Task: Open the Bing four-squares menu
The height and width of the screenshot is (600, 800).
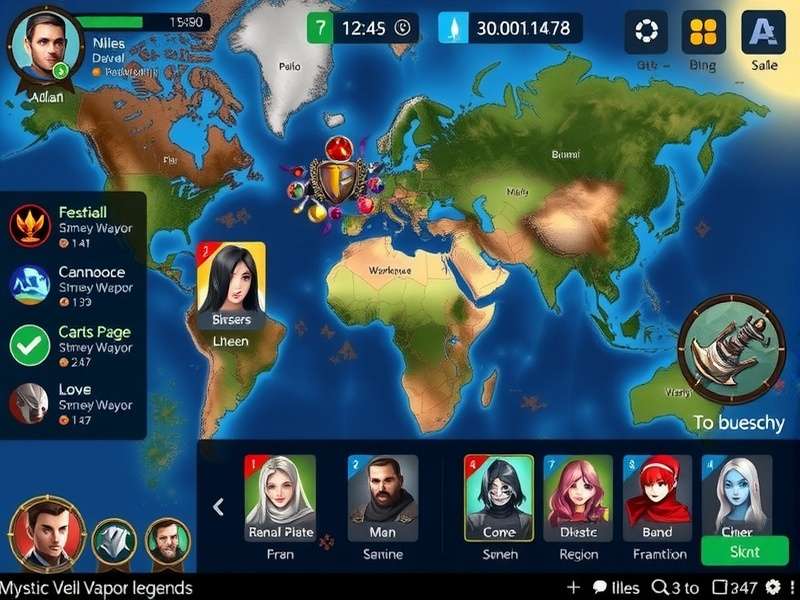Action: point(703,32)
